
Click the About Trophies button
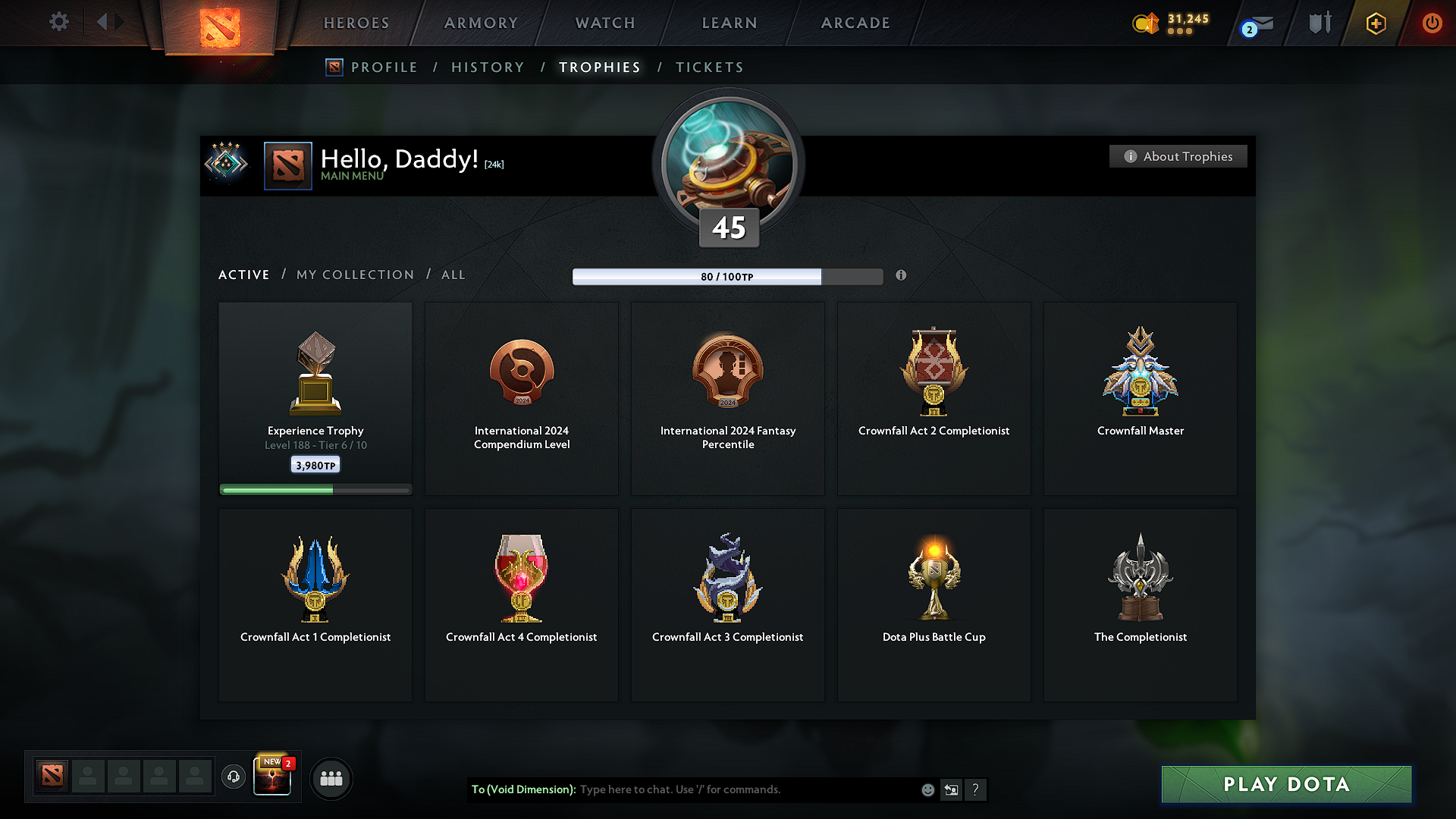point(1178,156)
